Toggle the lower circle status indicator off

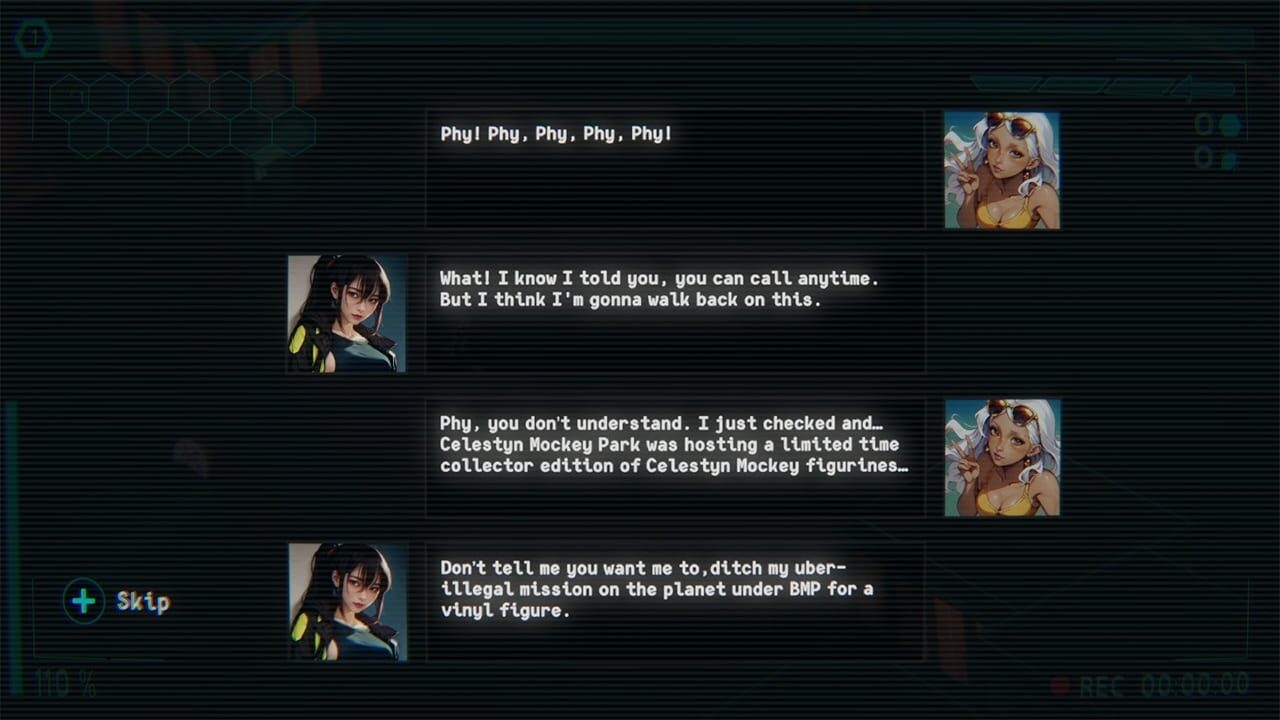coord(1203,156)
